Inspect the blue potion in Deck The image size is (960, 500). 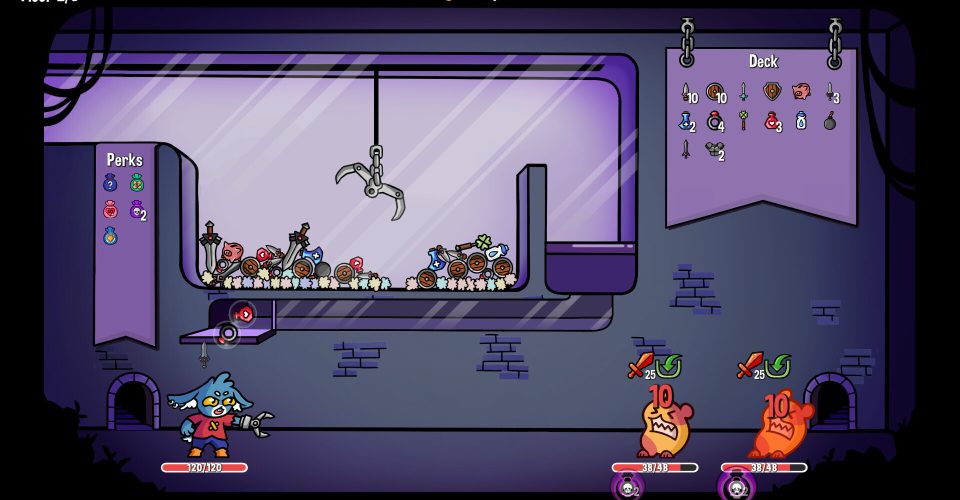pos(685,121)
